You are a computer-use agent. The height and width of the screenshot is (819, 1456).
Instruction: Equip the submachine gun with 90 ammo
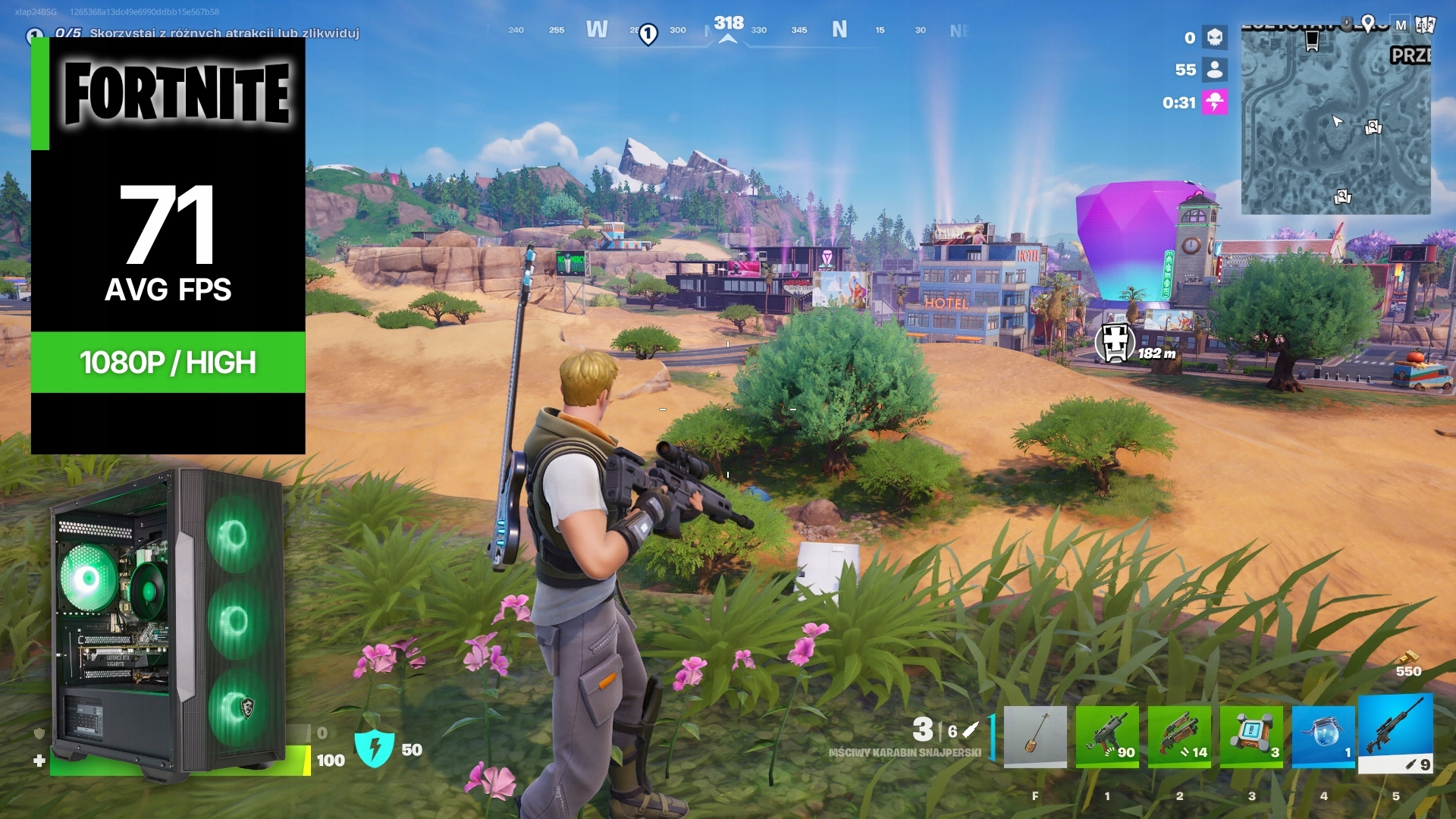(x=1107, y=736)
